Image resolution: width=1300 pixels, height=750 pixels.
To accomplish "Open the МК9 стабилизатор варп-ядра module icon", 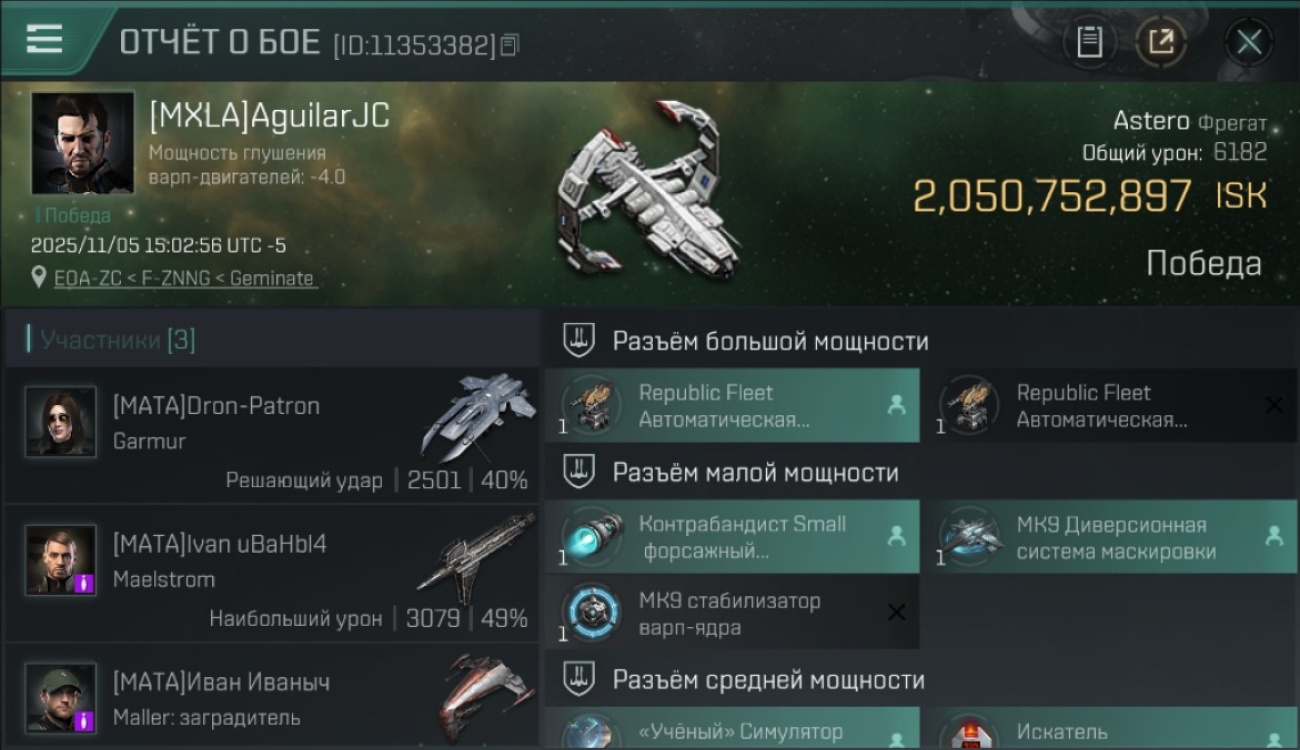I will point(592,611).
